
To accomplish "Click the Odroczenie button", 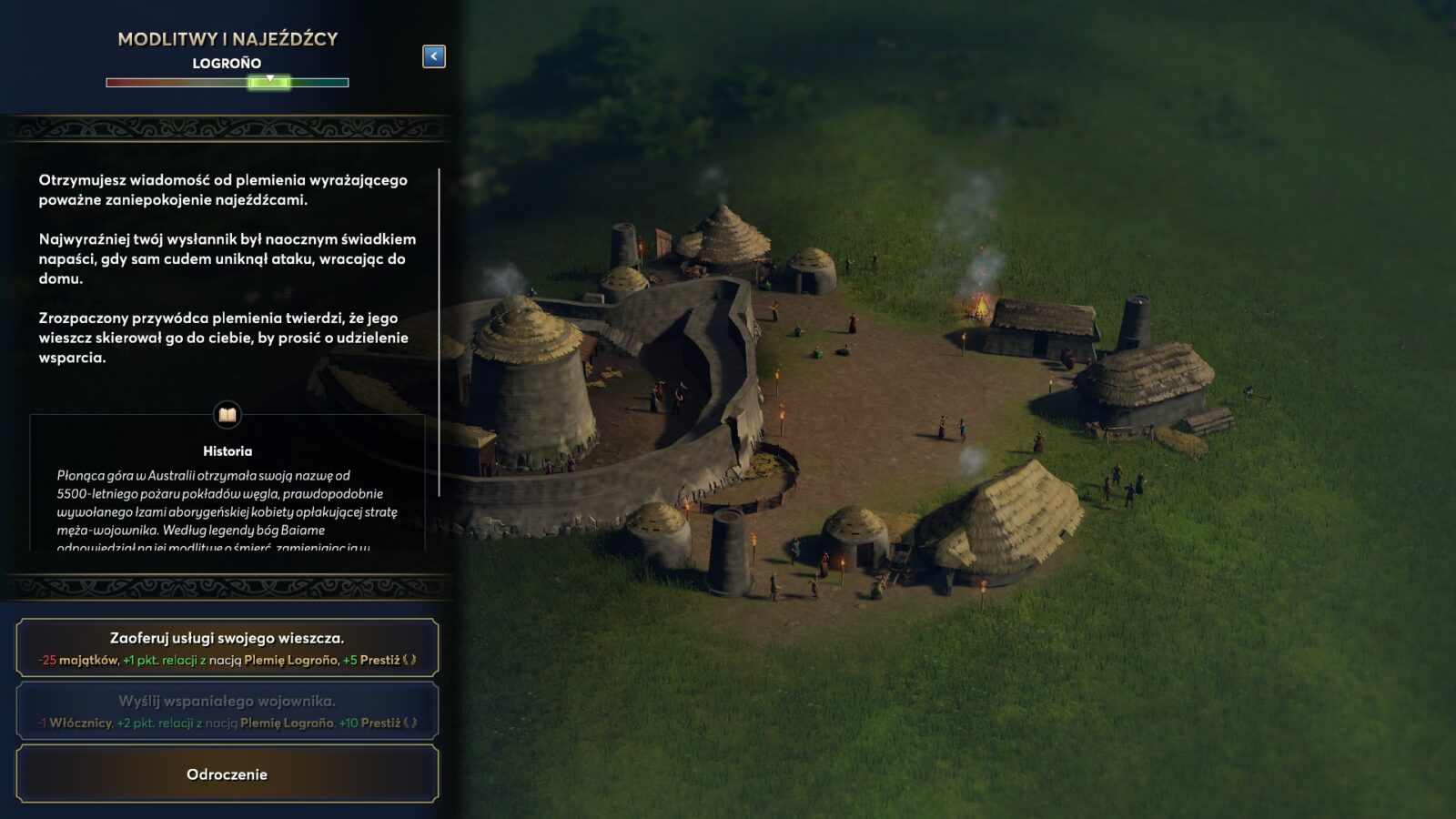I will pyautogui.click(x=227, y=774).
